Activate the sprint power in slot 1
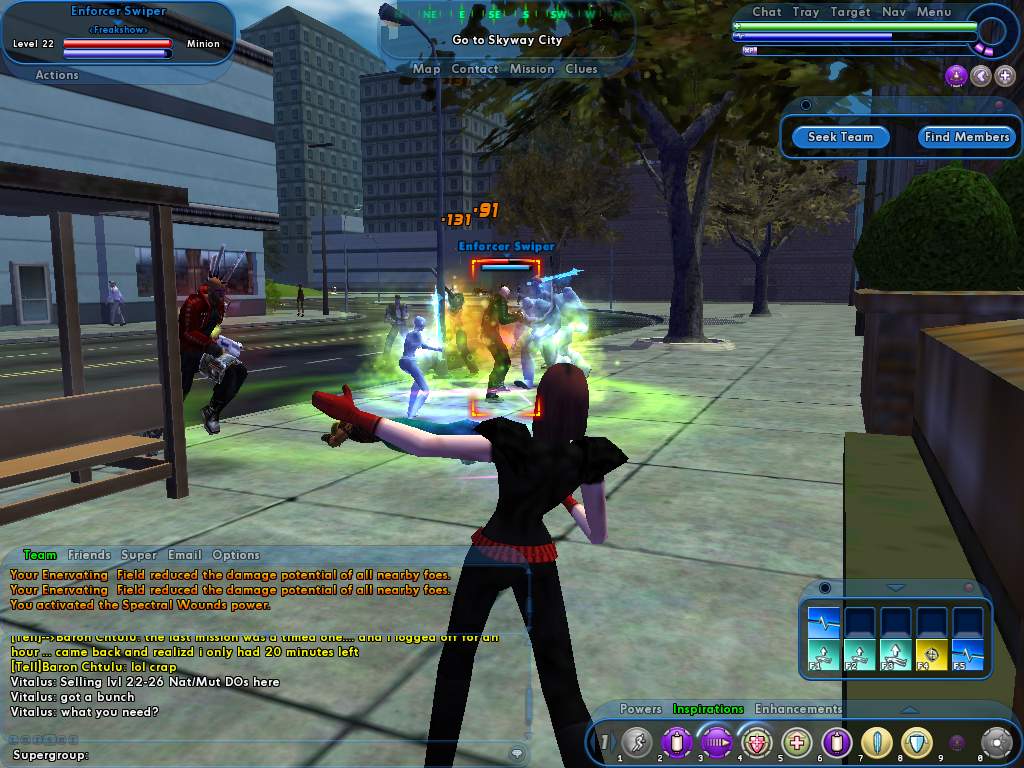Image resolution: width=1024 pixels, height=768 pixels. click(636, 742)
